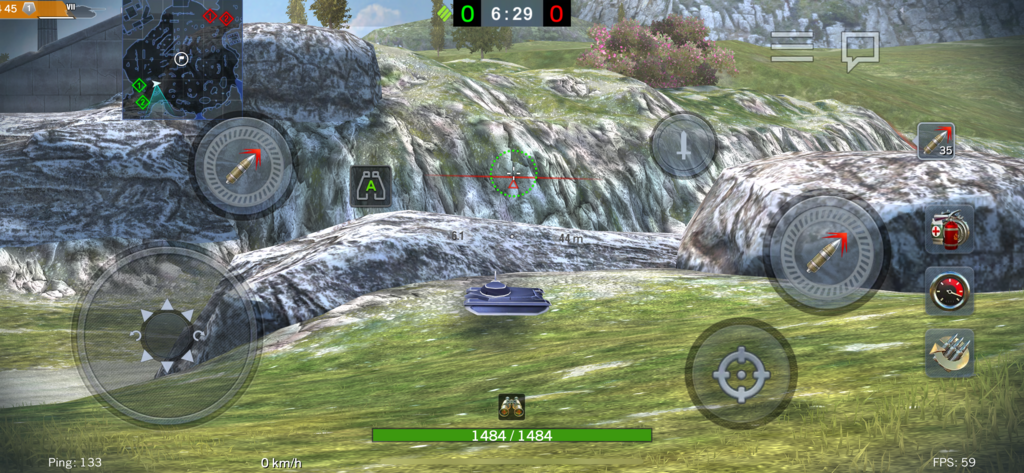Use the repair kit and extinguisher consumable

point(949,229)
